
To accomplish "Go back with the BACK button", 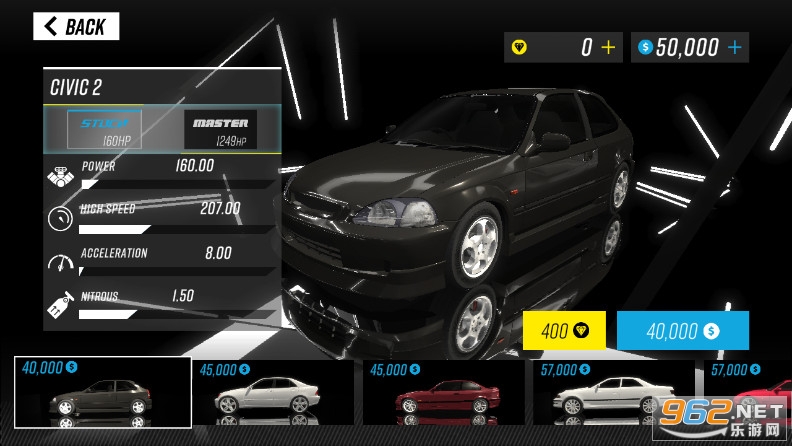I will (76, 27).
